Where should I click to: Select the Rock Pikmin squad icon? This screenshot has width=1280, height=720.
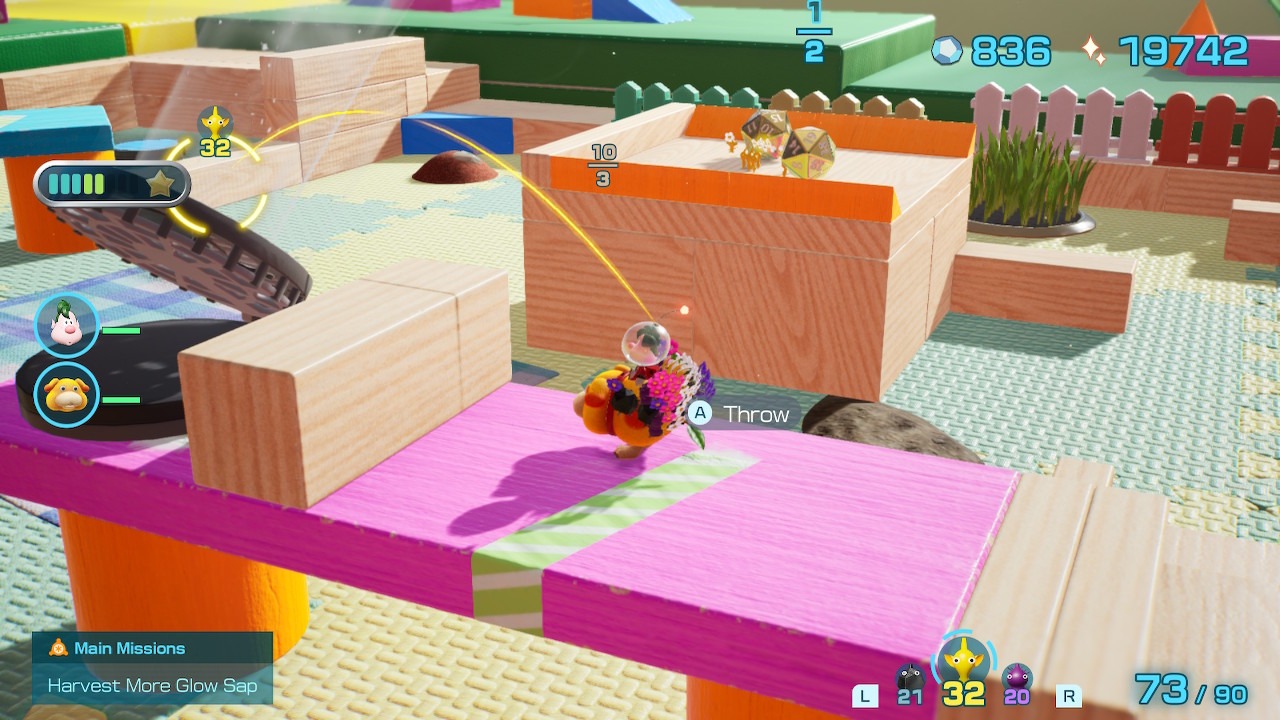point(909,679)
